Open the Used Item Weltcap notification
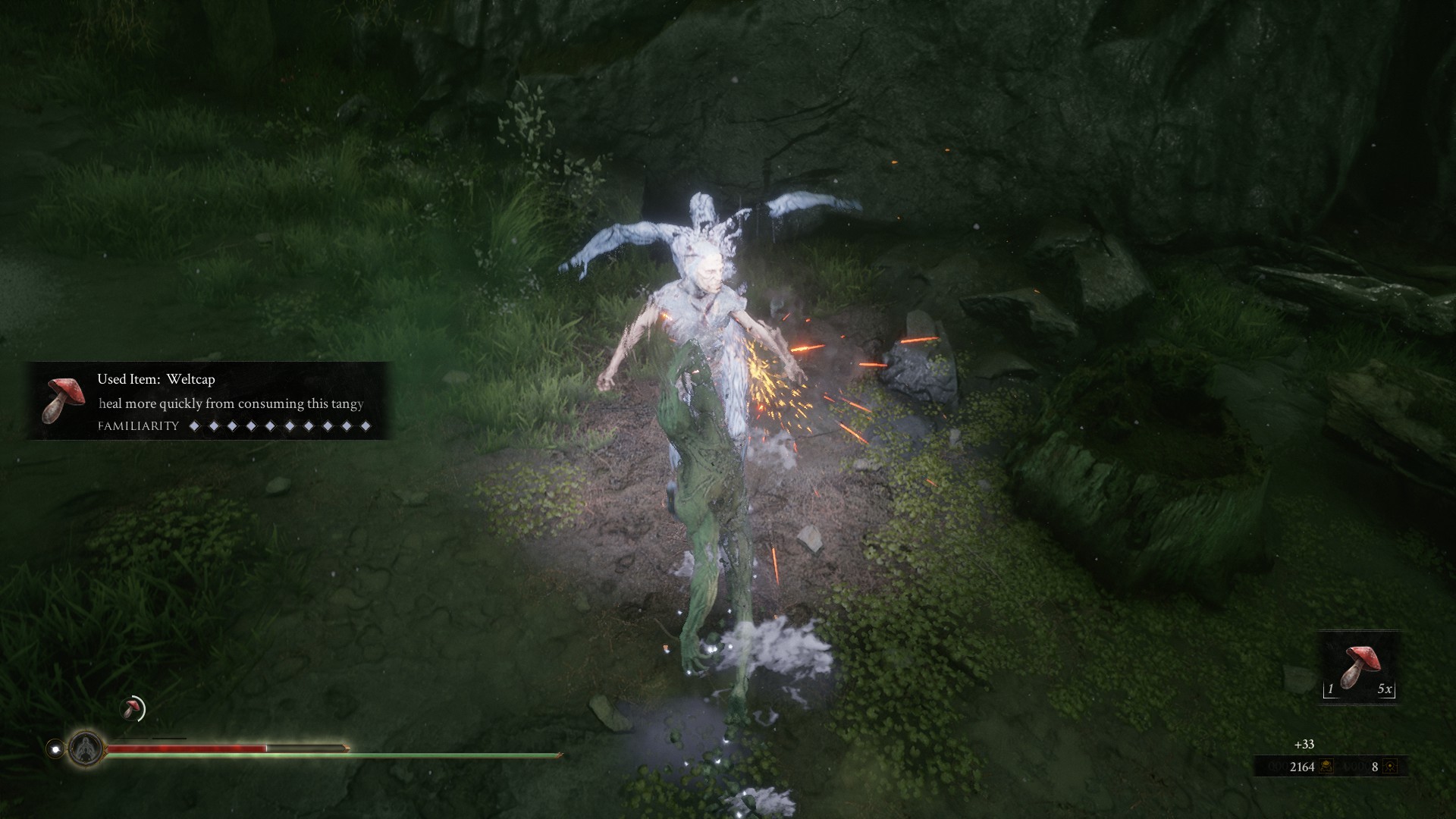 click(x=210, y=401)
